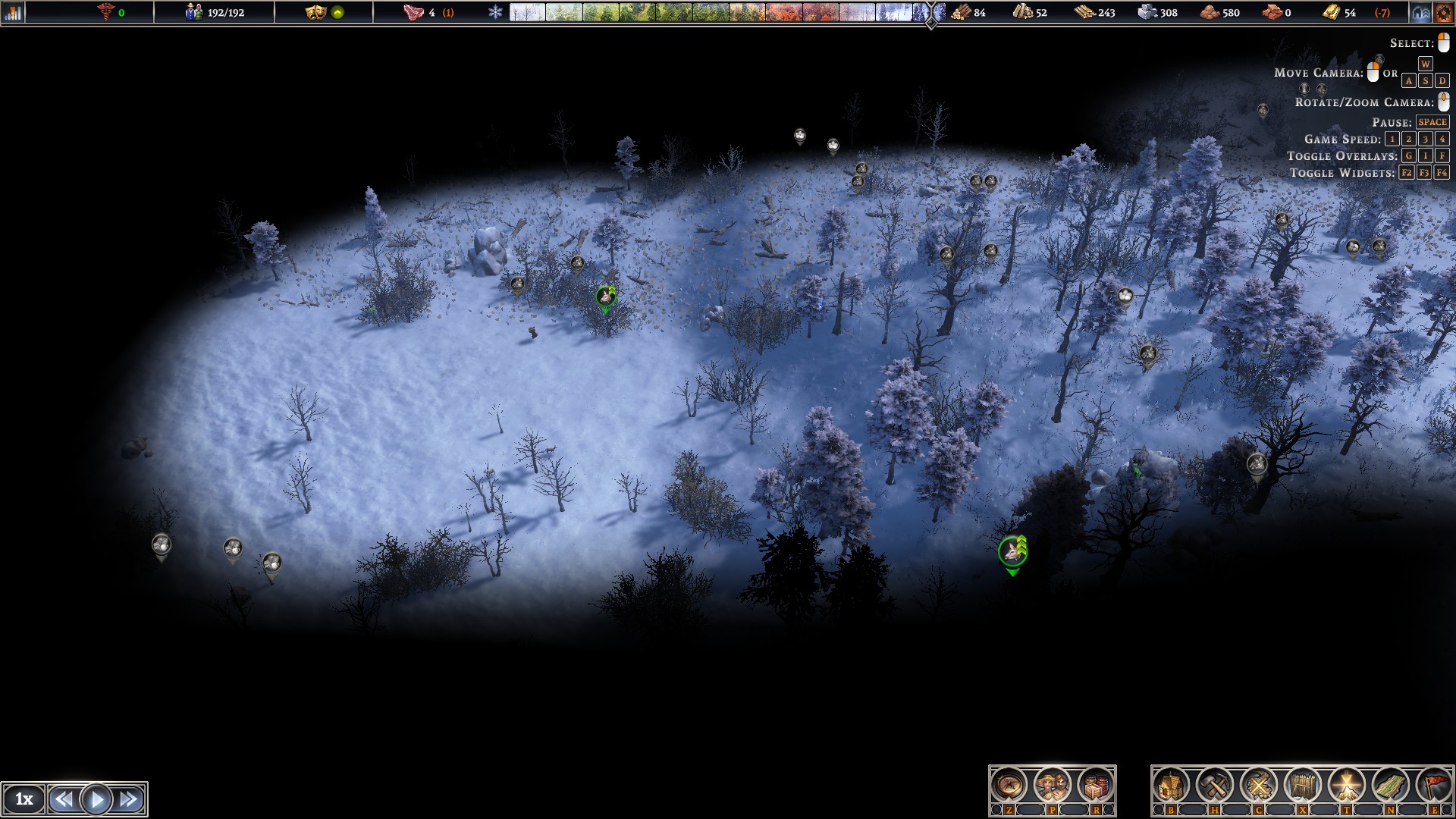Select the red flag tool
1456x819 pixels.
(x=1433, y=786)
